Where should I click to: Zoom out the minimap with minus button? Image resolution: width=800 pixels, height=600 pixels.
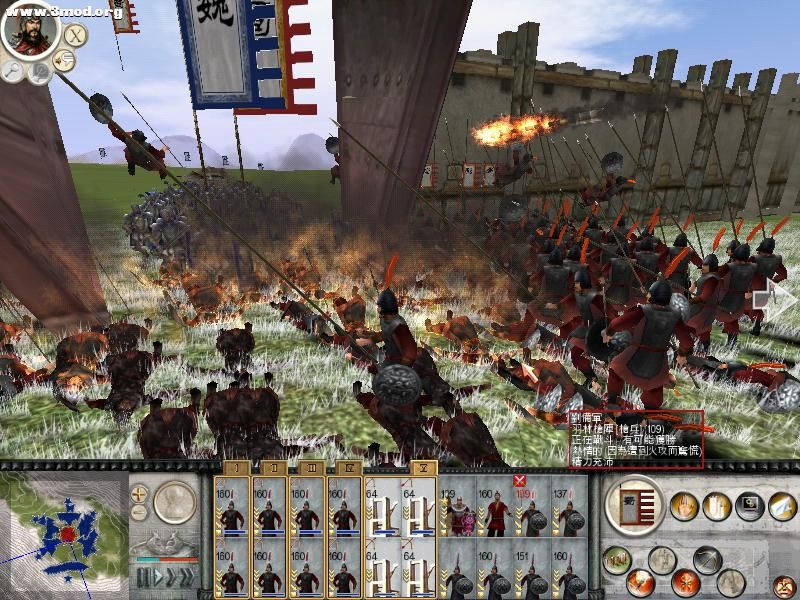click(x=139, y=513)
